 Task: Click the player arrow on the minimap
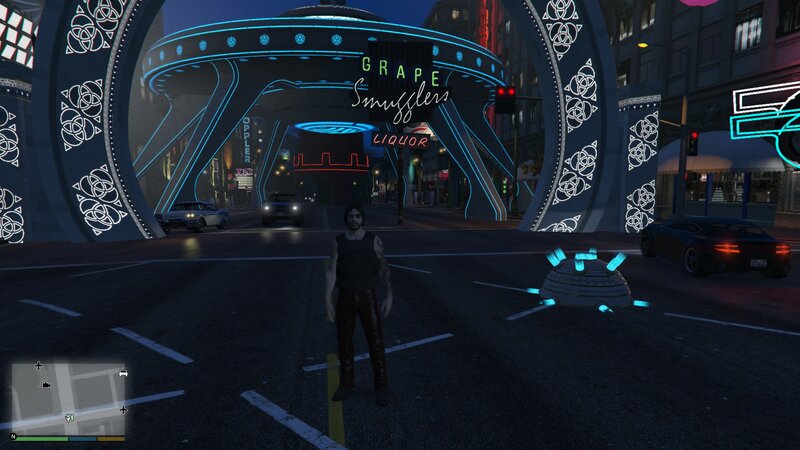point(69,417)
